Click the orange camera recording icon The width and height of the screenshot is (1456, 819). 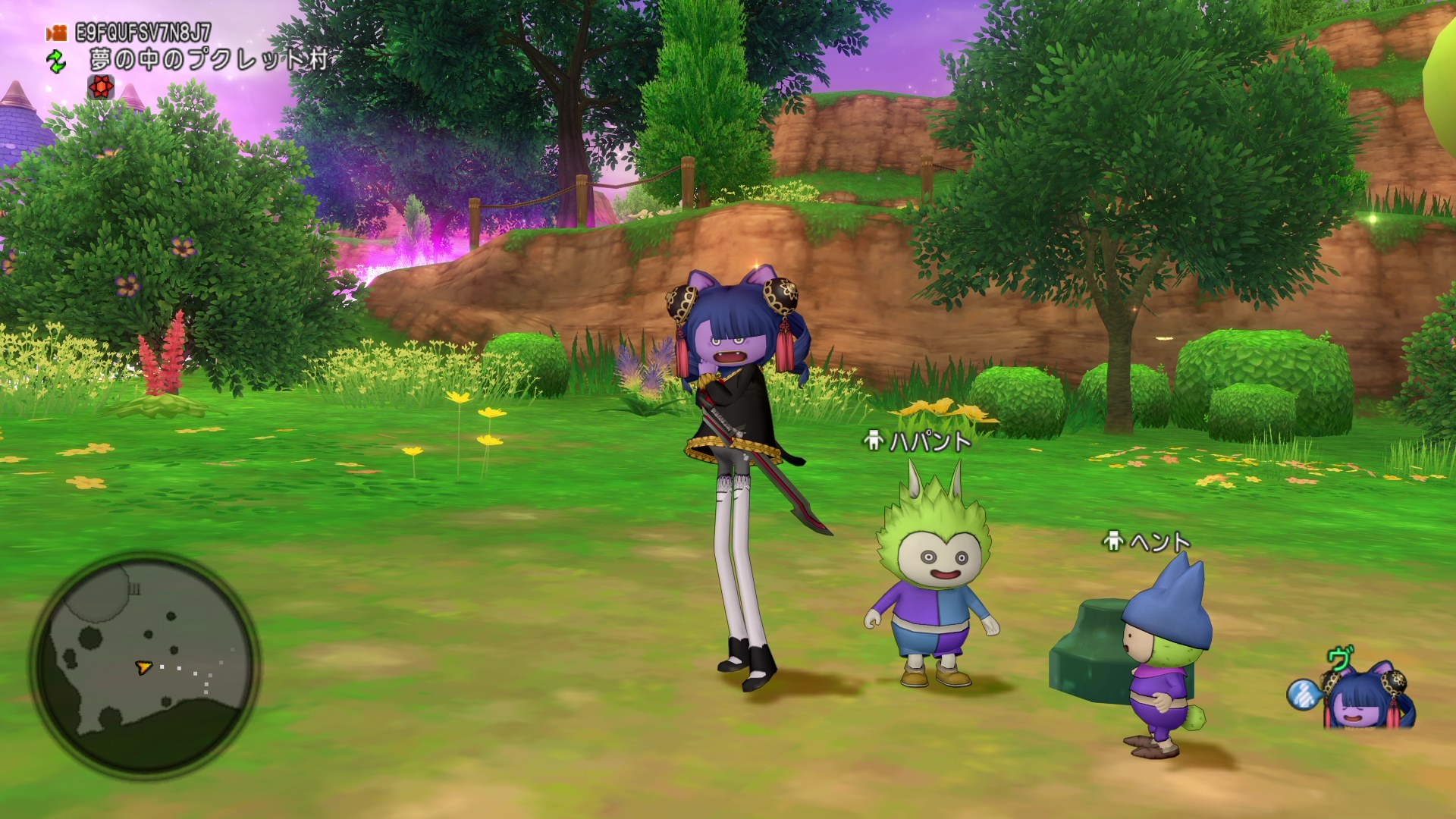(55, 33)
